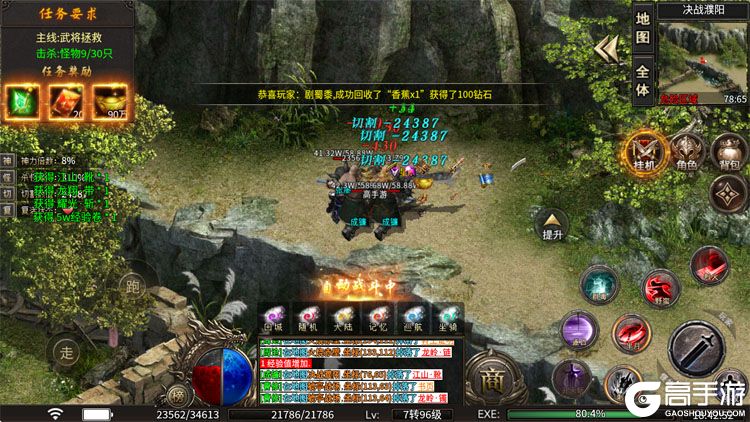
Task: Open the 角色 character sheet
Action: pyautogui.click(x=687, y=152)
